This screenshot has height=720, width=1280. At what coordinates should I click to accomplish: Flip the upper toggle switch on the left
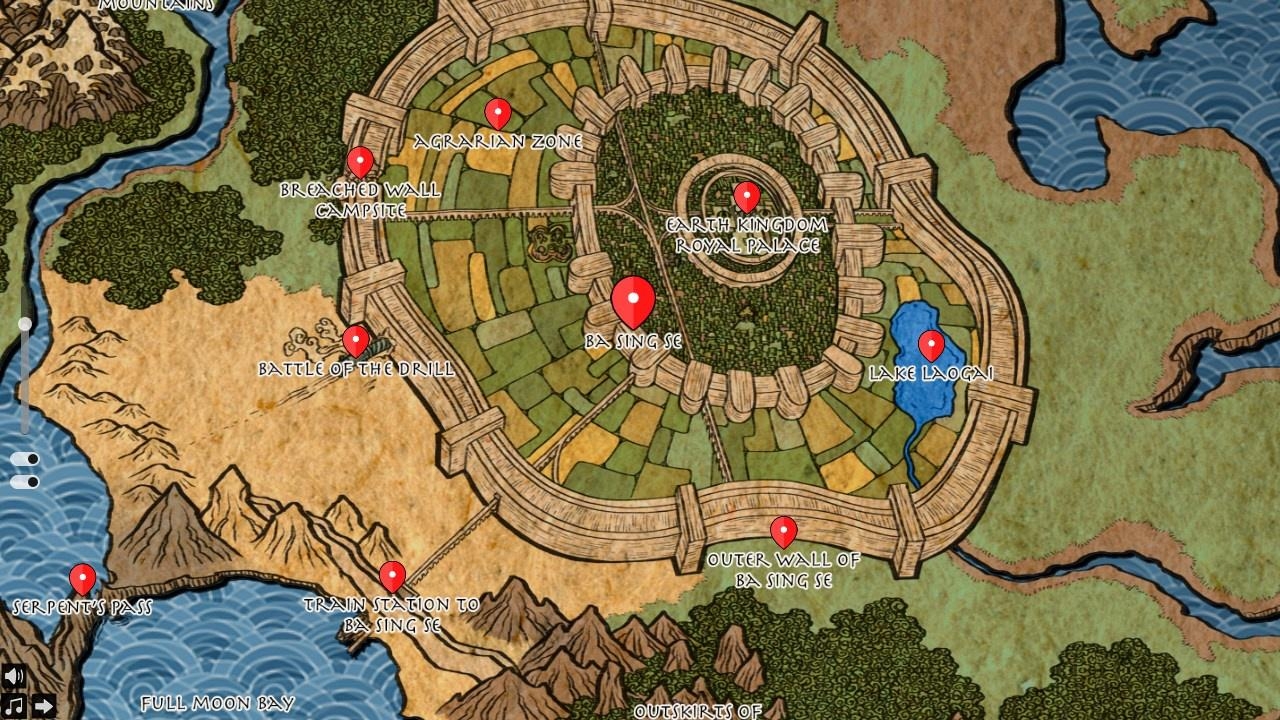tap(24, 457)
